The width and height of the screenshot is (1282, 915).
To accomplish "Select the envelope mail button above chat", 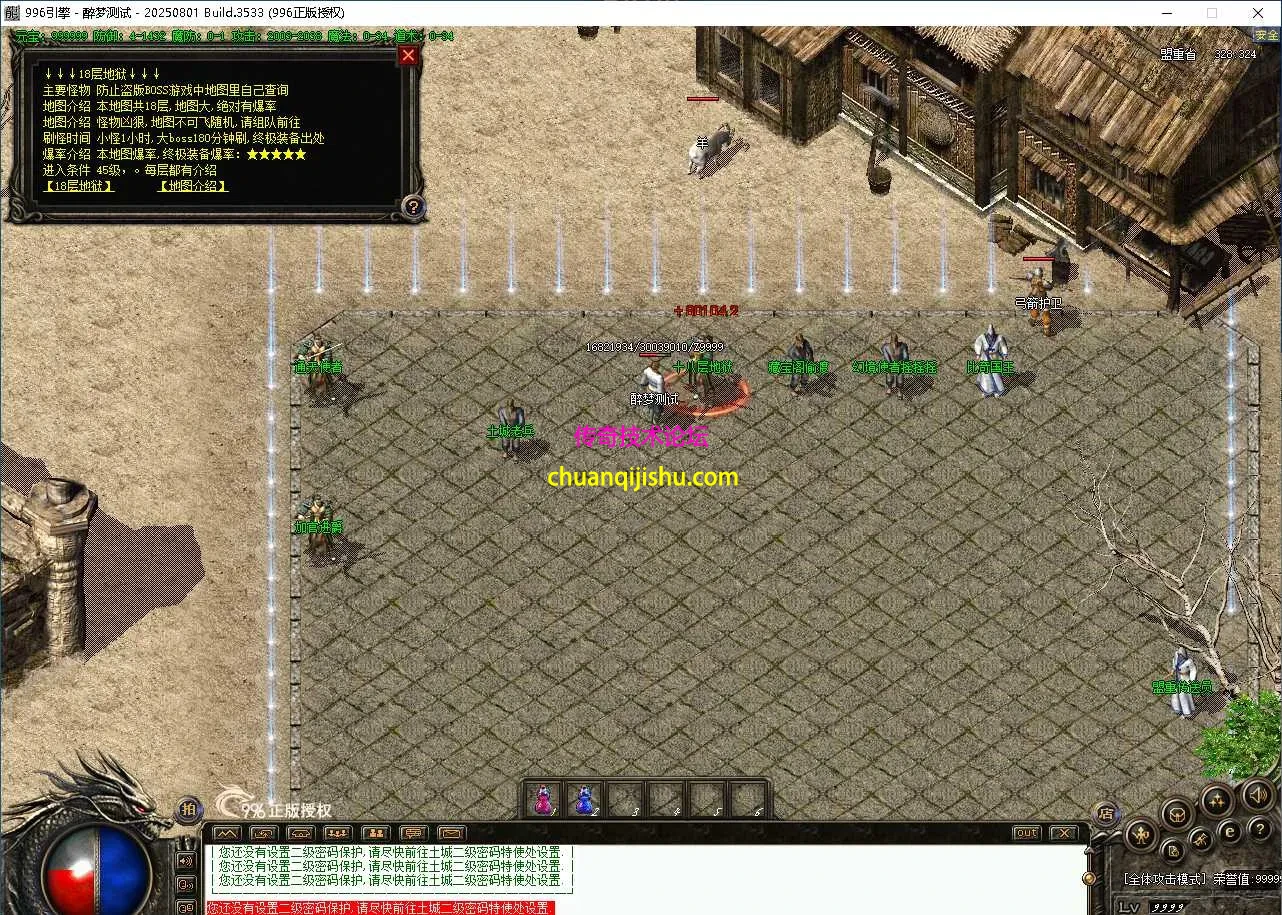I will 451,833.
